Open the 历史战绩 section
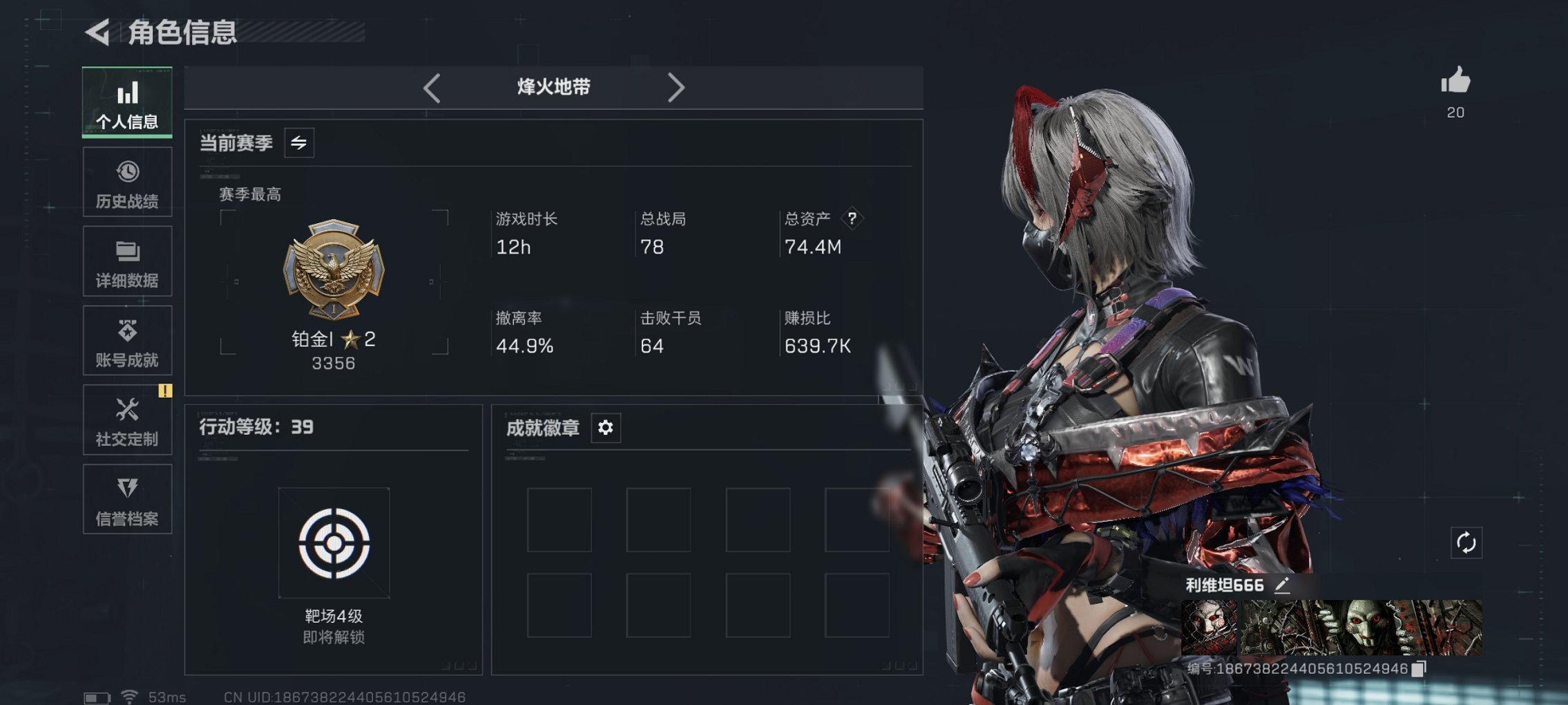This screenshot has height=705, width=1568. coord(127,182)
